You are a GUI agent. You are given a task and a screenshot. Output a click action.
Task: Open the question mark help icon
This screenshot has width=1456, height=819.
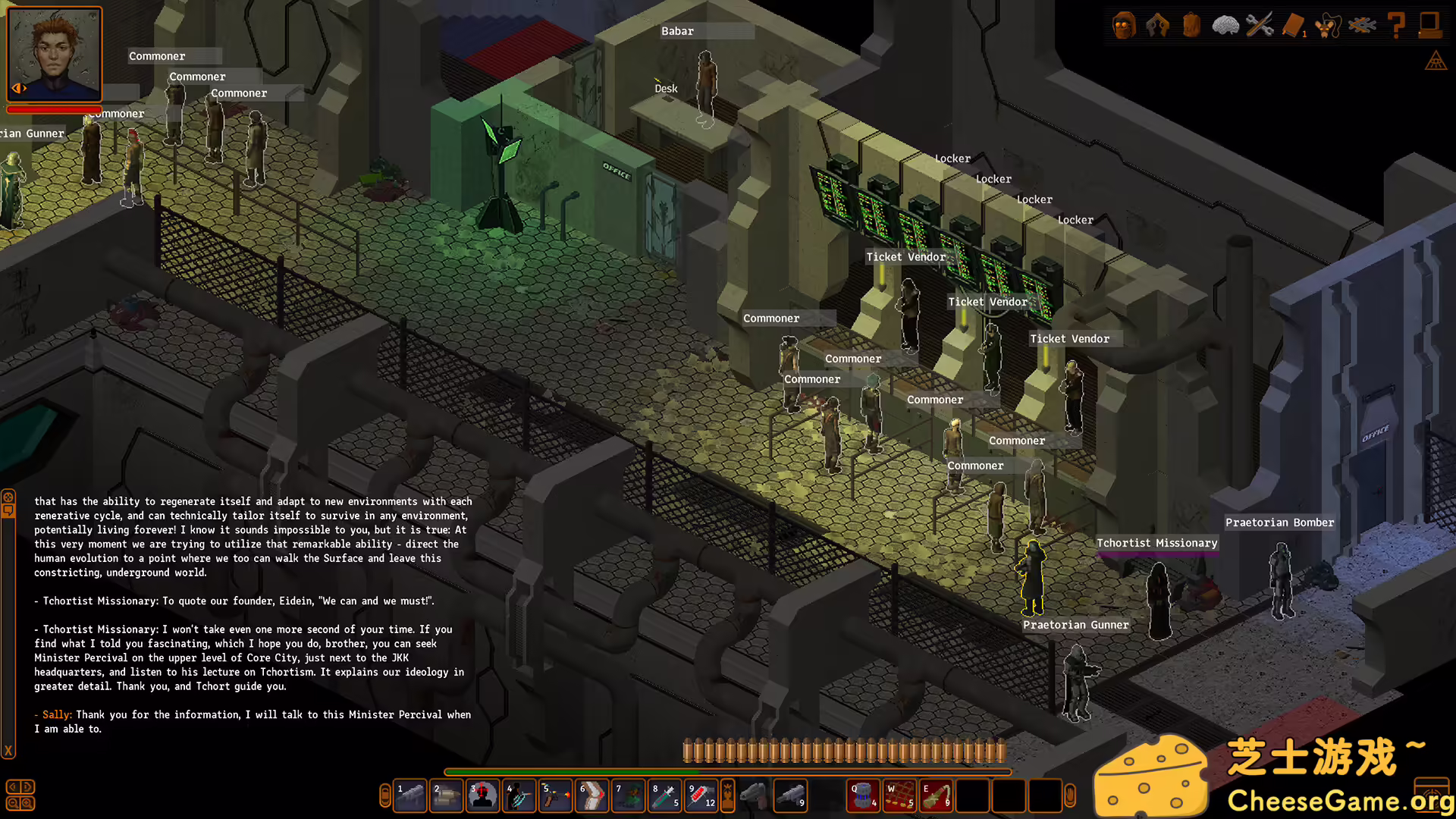1396,25
